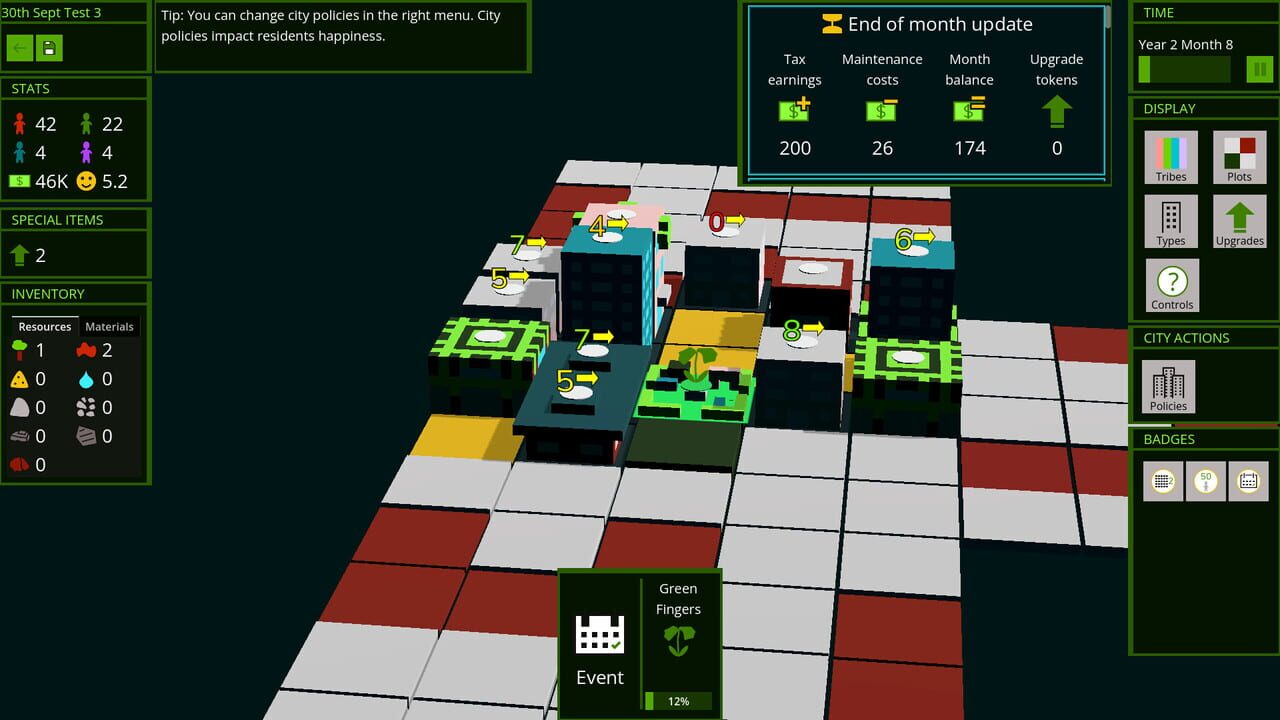Click the Green Fingers 12% progress bar

point(679,701)
